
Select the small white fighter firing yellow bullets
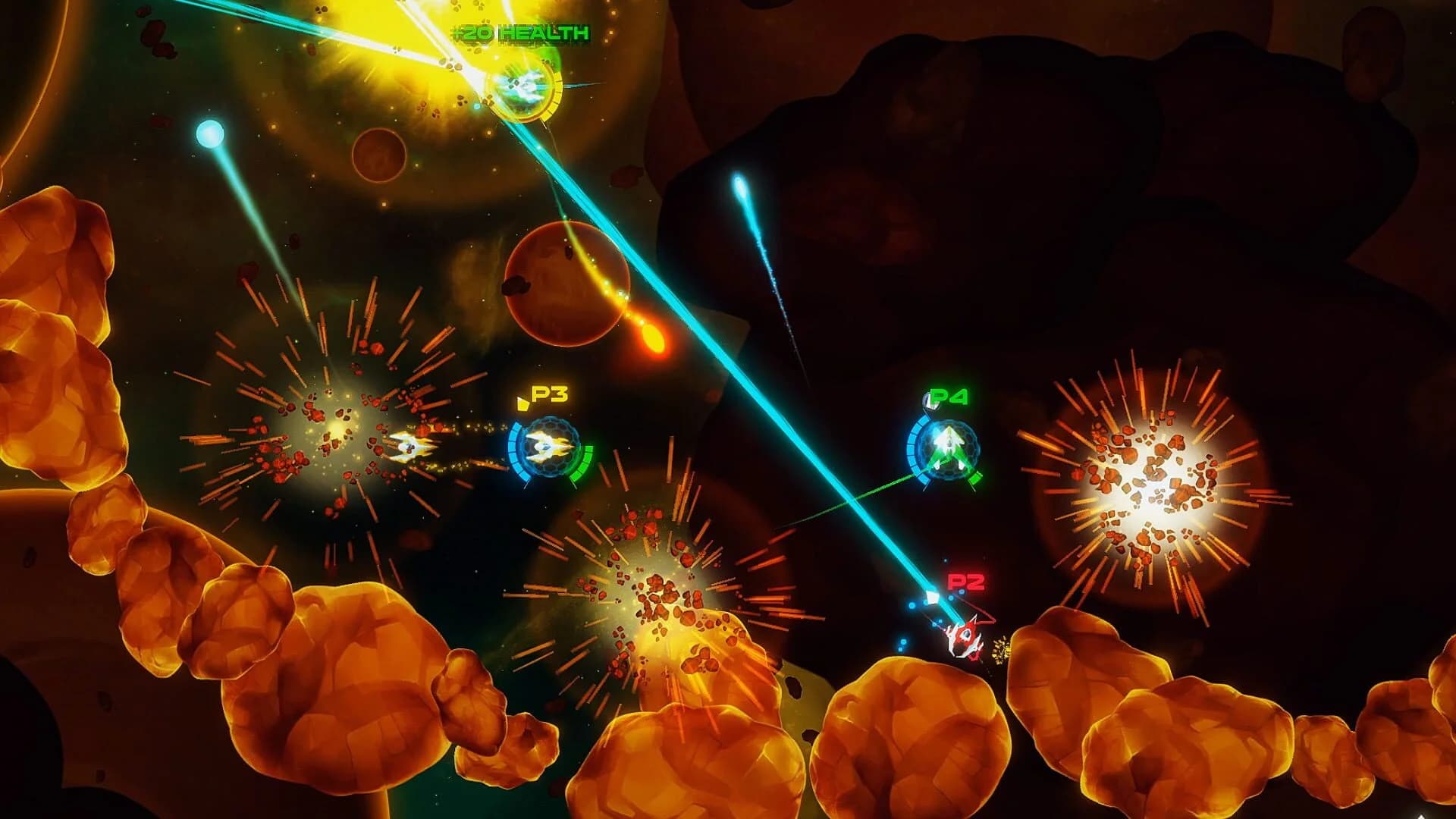409,447
